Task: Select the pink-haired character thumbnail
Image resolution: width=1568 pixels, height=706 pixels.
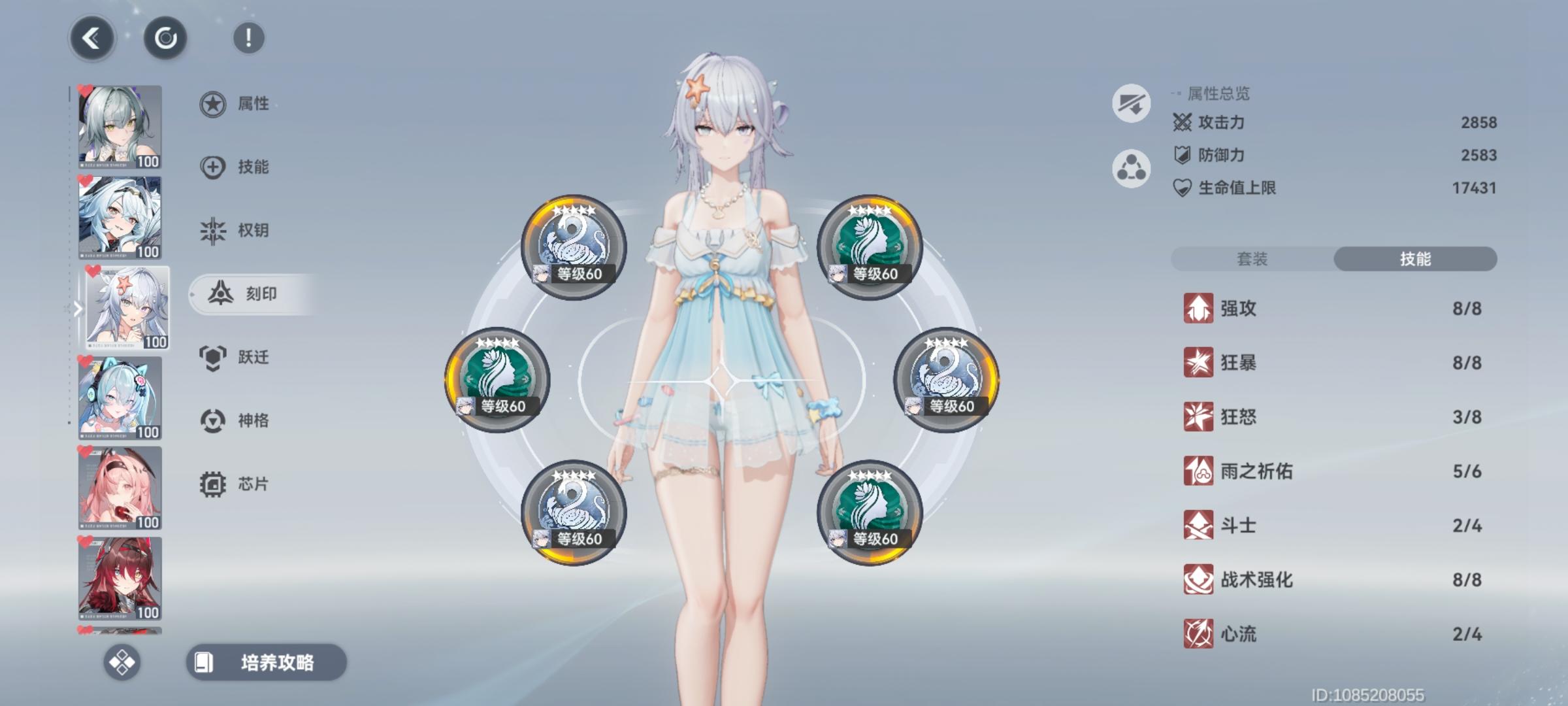Action: pyautogui.click(x=119, y=485)
